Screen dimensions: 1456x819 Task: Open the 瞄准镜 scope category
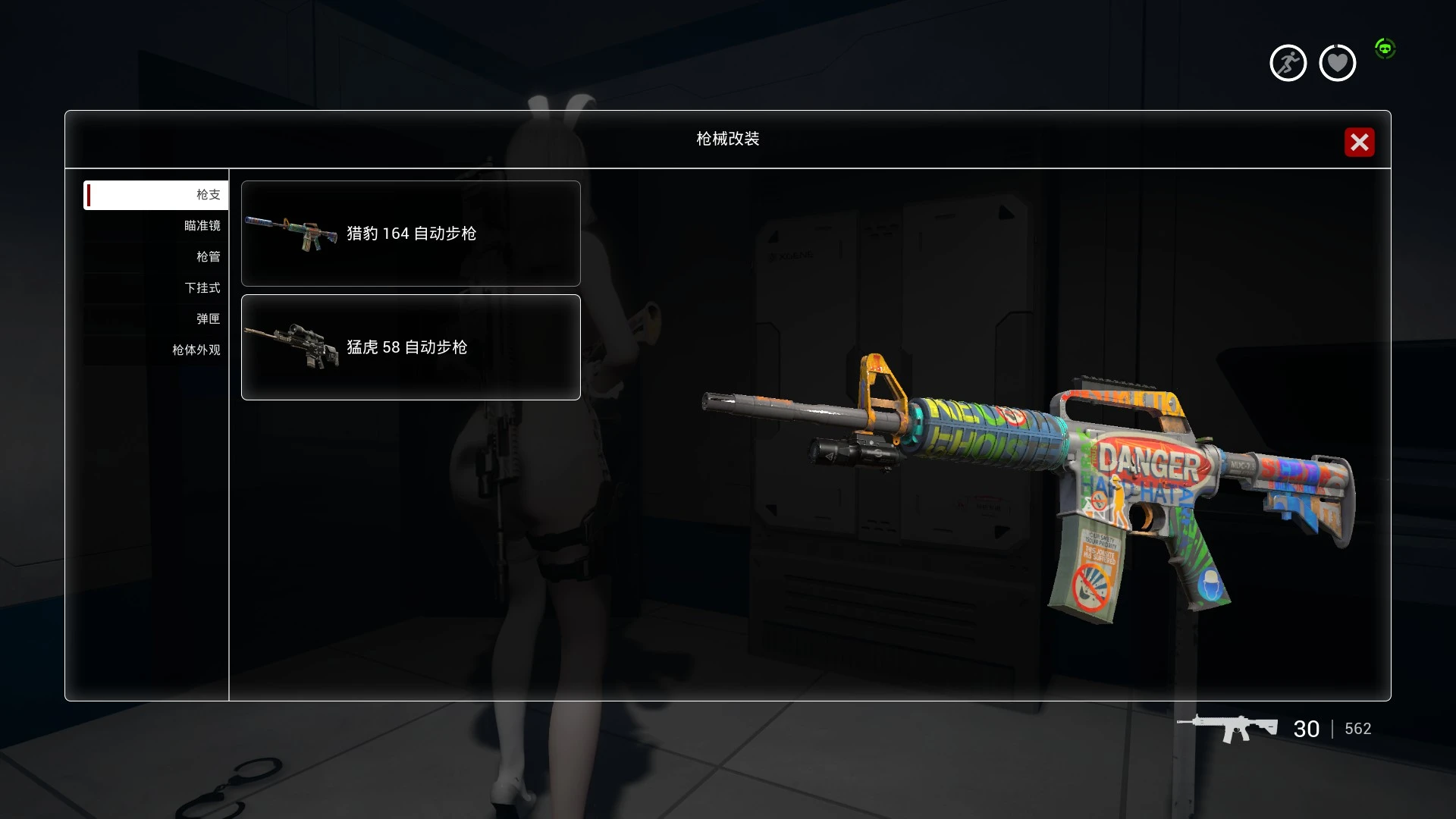[156, 226]
